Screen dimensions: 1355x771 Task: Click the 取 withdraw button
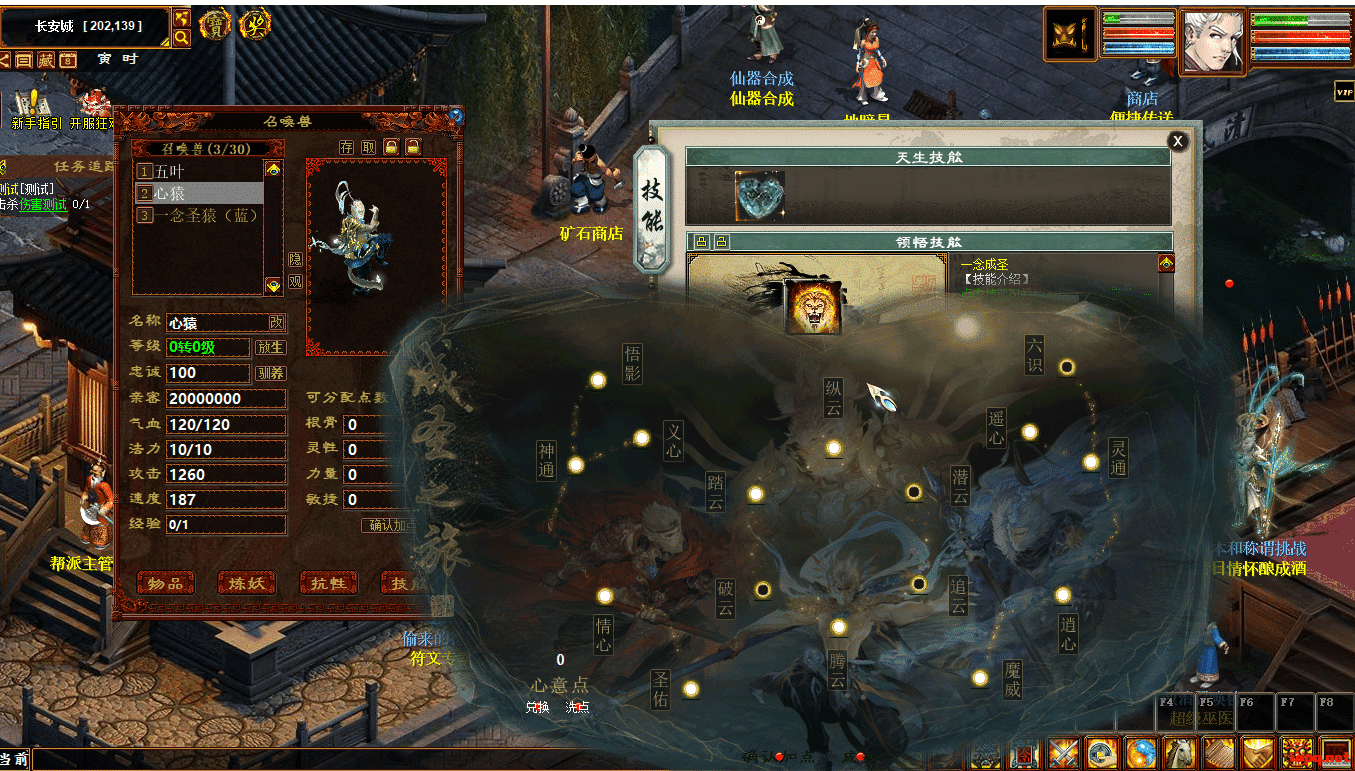pyautogui.click(x=369, y=147)
